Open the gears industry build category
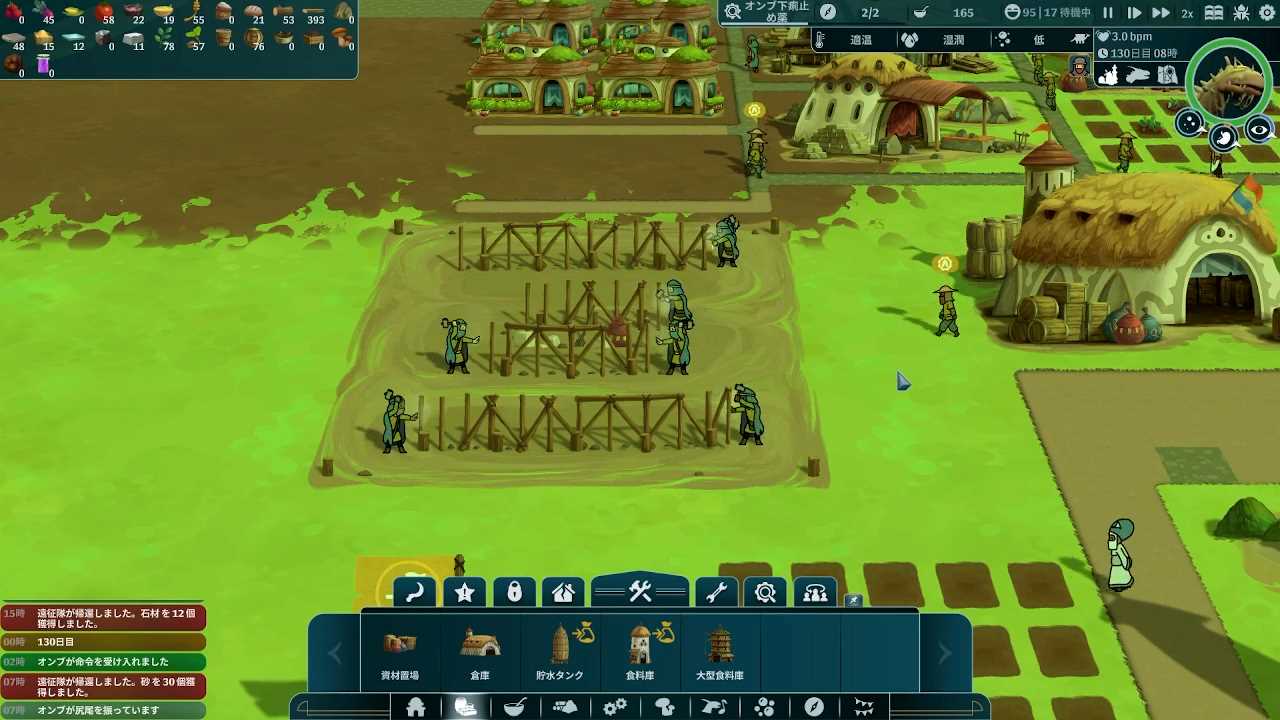This screenshot has width=1280, height=720. [615, 708]
